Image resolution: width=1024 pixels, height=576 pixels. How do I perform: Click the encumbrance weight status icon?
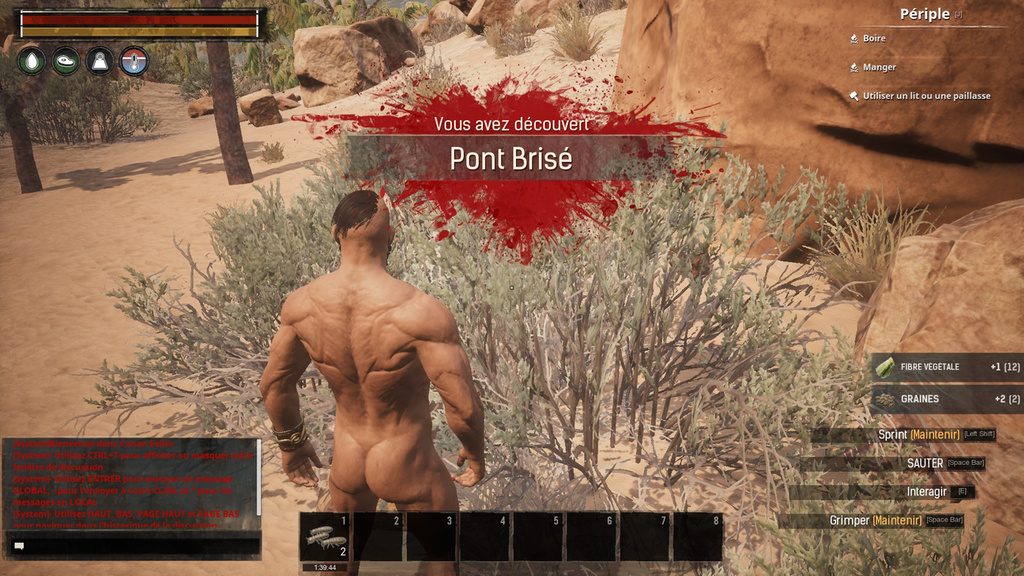pos(100,60)
